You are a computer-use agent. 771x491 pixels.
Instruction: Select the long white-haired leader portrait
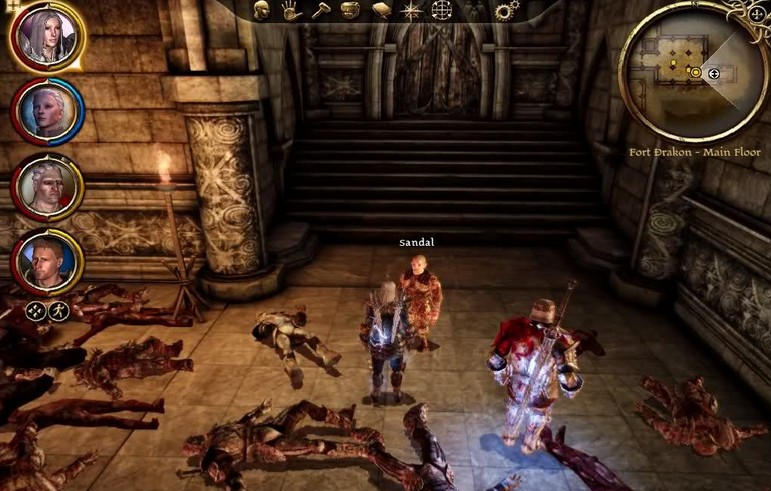click(48, 37)
